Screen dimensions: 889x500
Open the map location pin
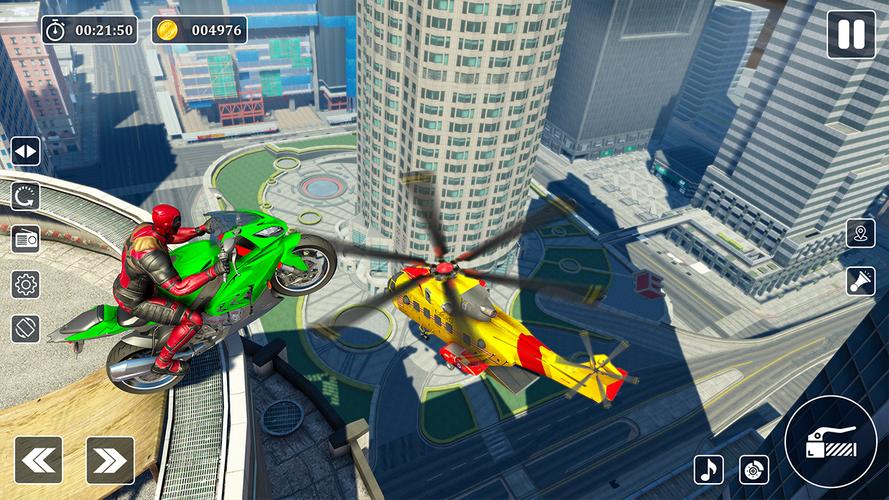pos(860,234)
